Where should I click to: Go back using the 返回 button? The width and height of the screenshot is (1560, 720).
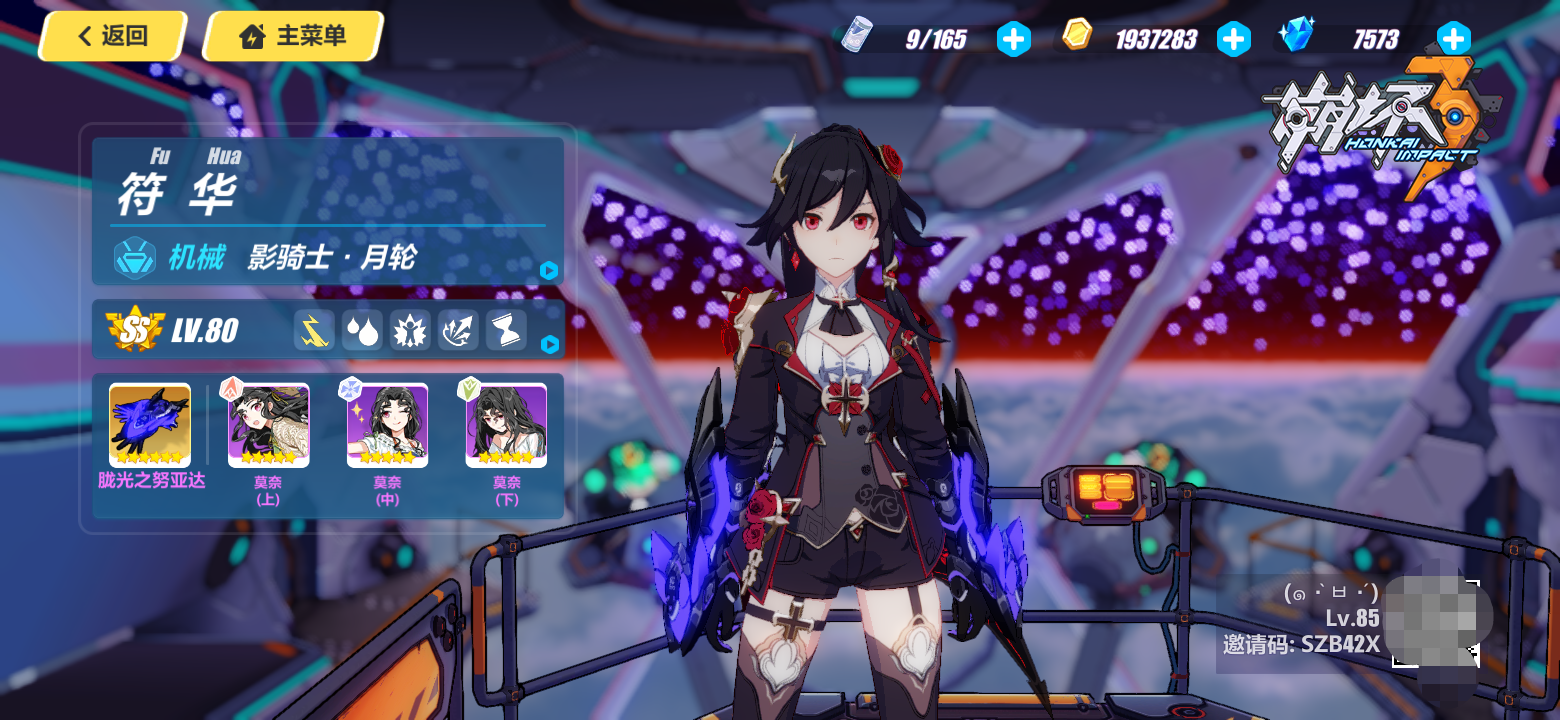coord(110,37)
